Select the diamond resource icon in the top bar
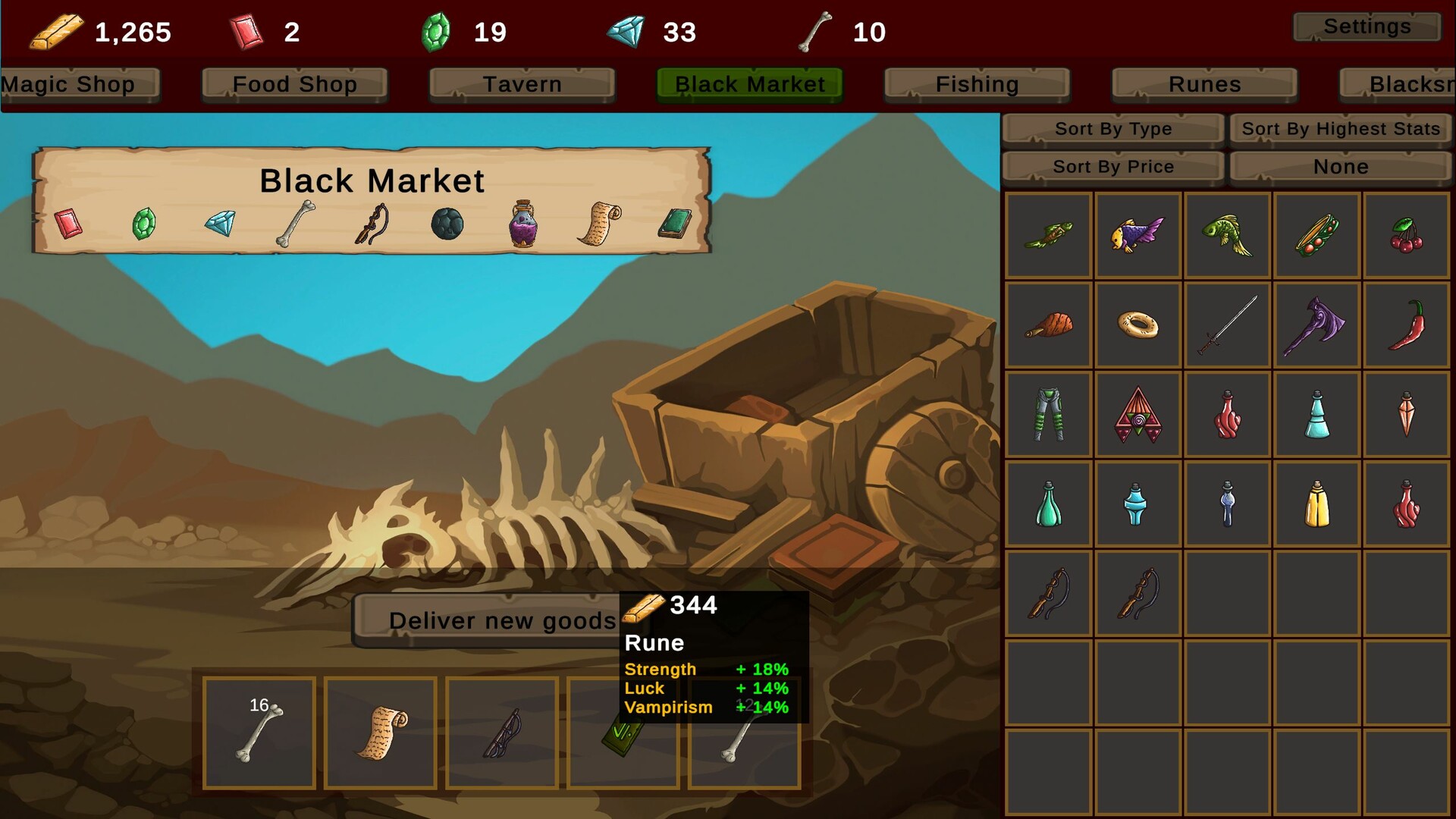The image size is (1456, 819). pyautogui.click(x=629, y=32)
